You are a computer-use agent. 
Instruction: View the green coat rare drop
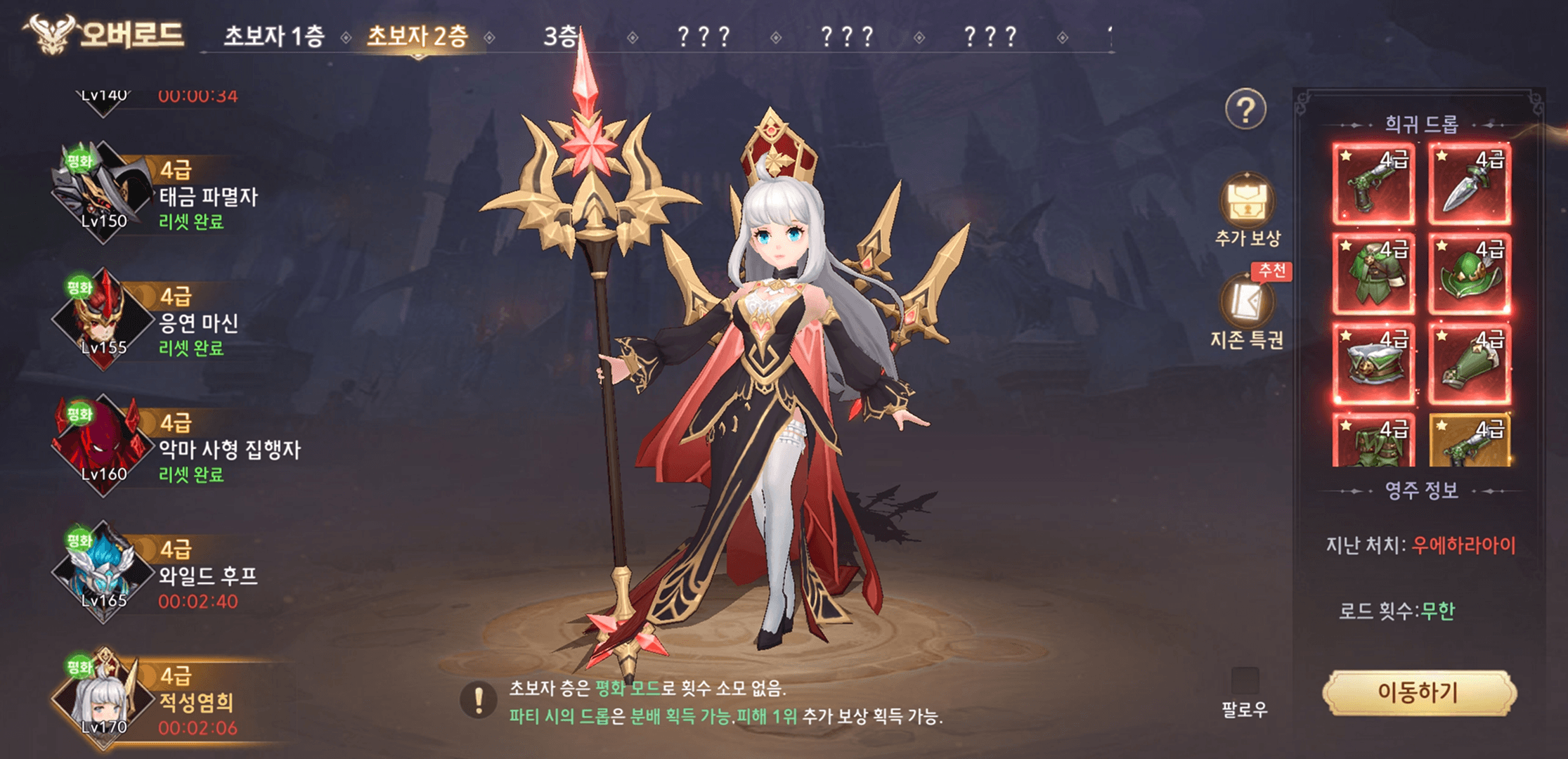pyautogui.click(x=1373, y=274)
